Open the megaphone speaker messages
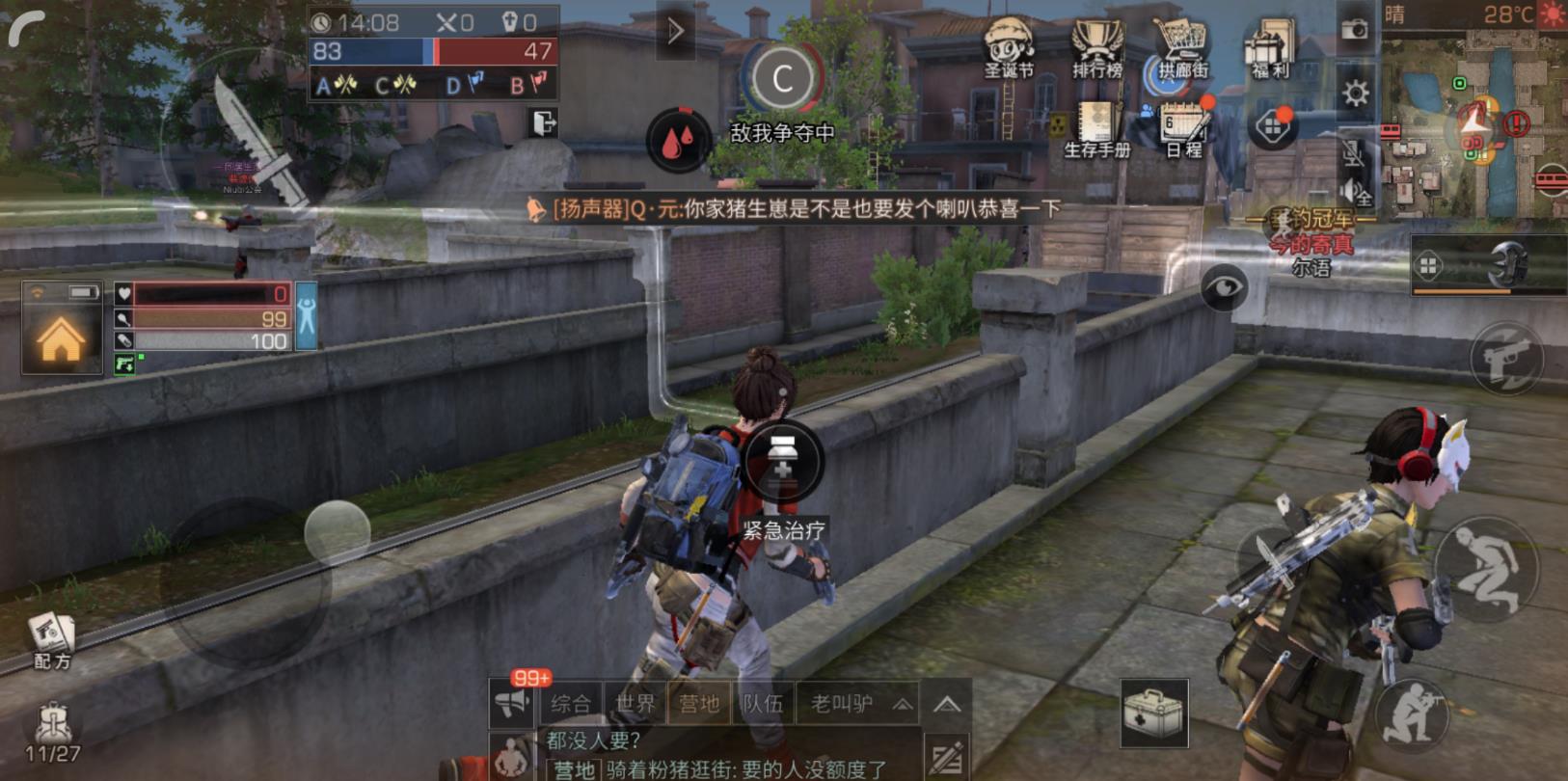1568x781 pixels. coord(513,704)
